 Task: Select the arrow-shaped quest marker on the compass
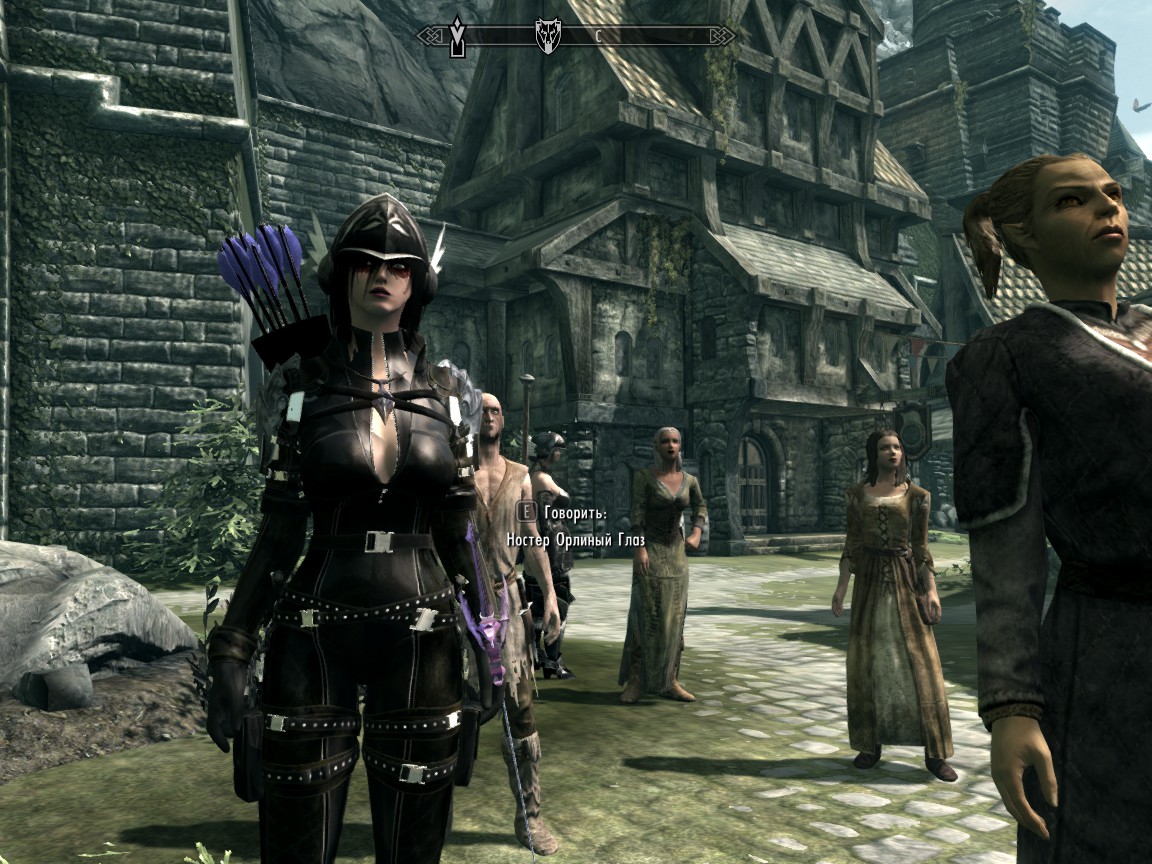click(459, 35)
